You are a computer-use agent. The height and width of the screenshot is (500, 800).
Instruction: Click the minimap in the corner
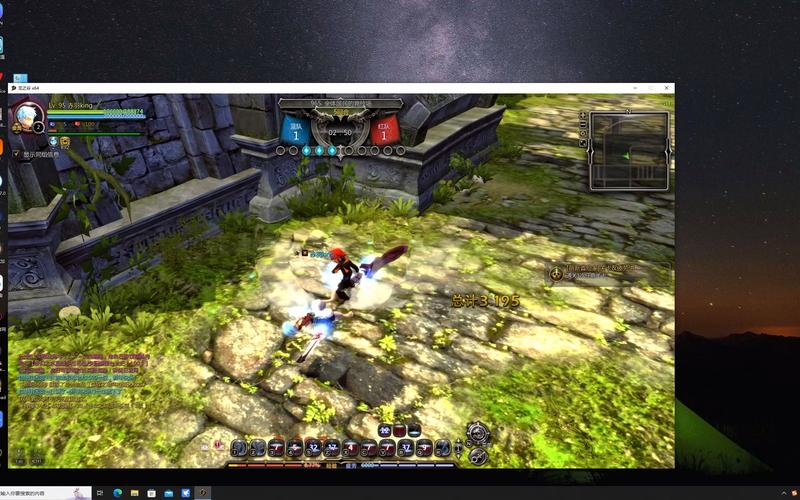(x=629, y=149)
